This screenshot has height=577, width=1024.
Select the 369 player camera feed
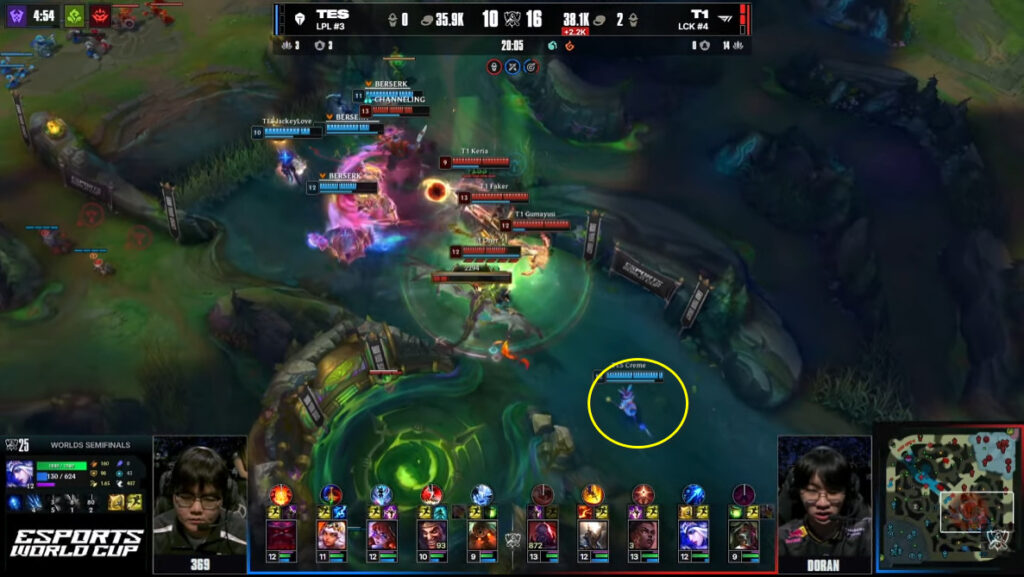click(x=199, y=494)
